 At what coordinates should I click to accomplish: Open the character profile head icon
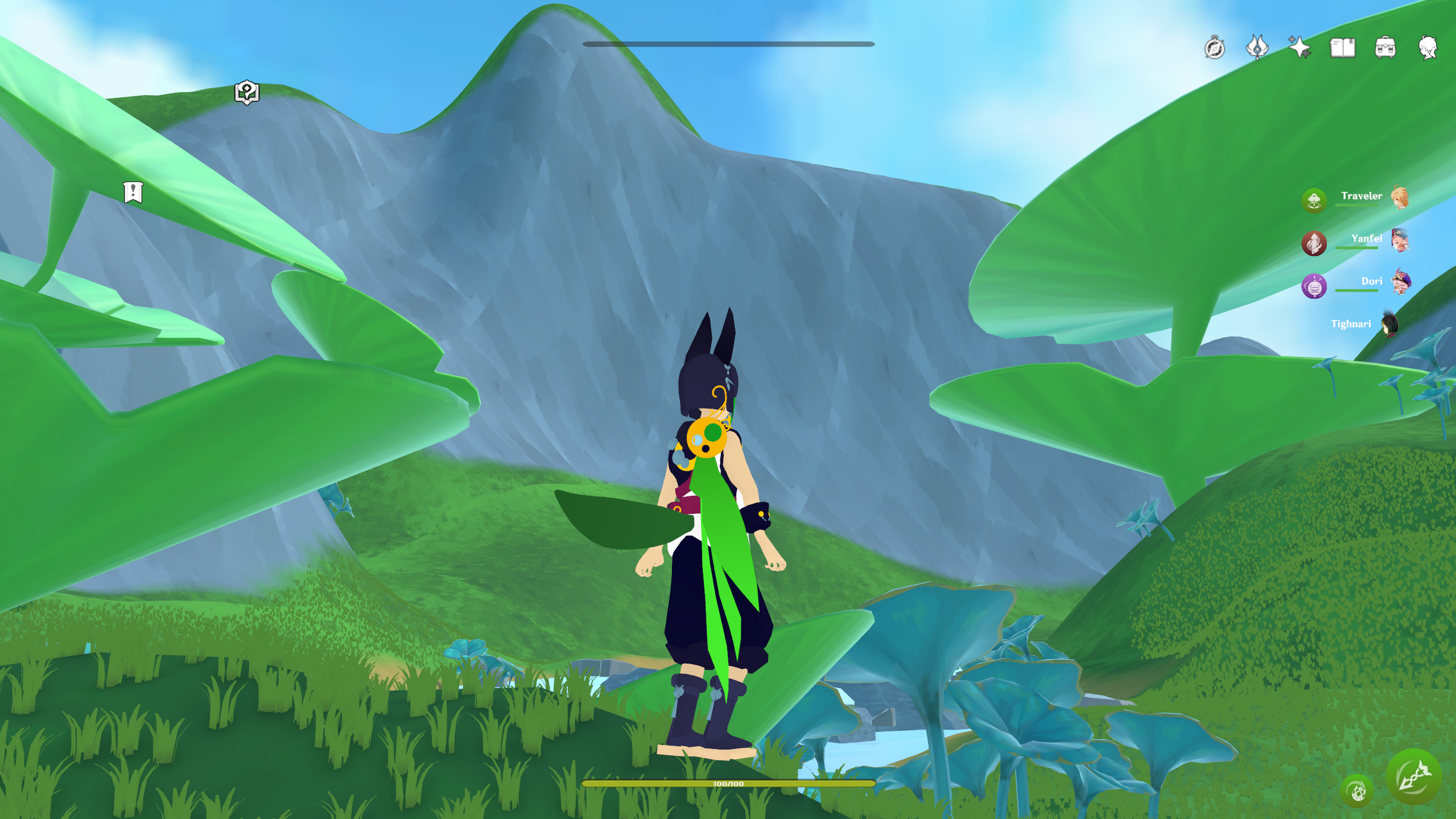[1428, 48]
